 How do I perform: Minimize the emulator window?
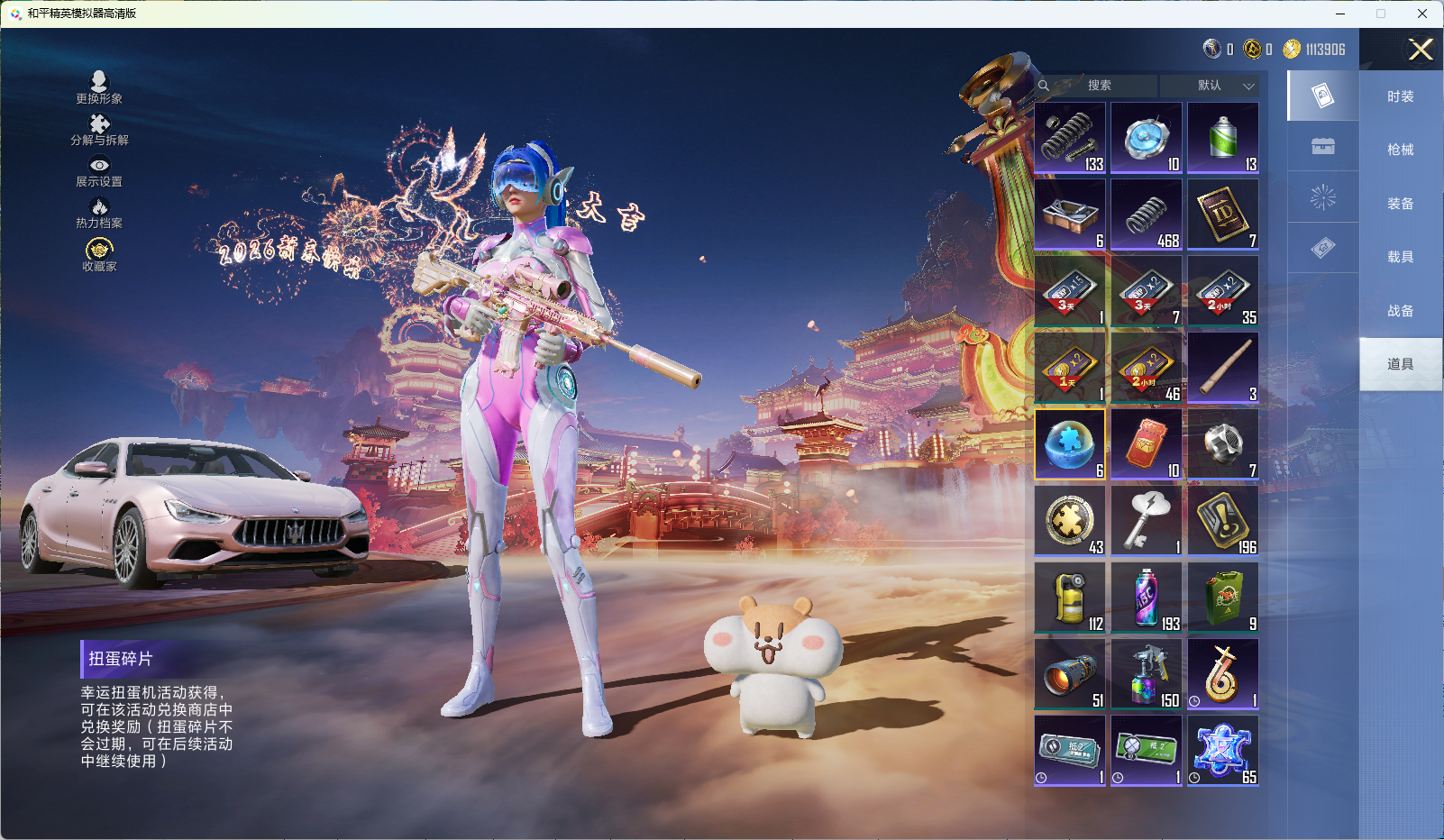[1340, 14]
